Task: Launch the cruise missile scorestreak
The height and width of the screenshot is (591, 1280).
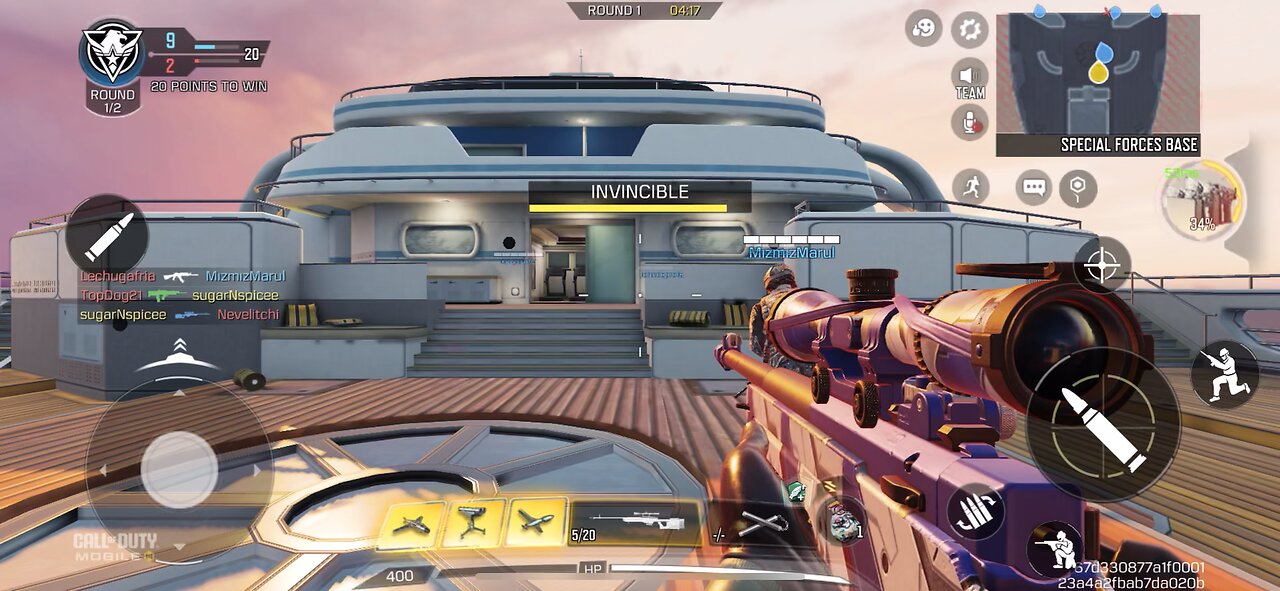Action: coord(533,523)
